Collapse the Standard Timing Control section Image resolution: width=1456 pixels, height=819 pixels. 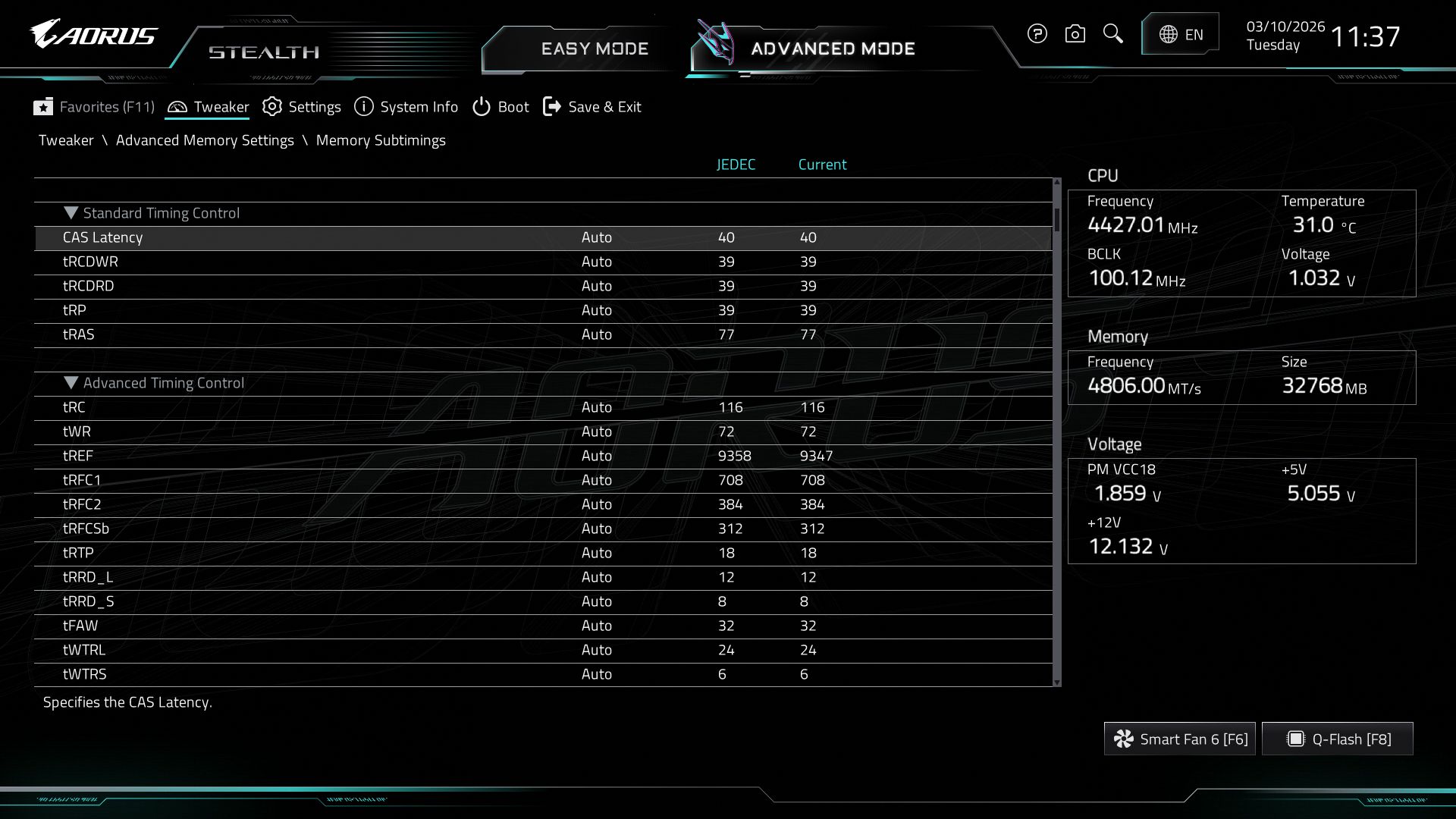click(x=72, y=213)
